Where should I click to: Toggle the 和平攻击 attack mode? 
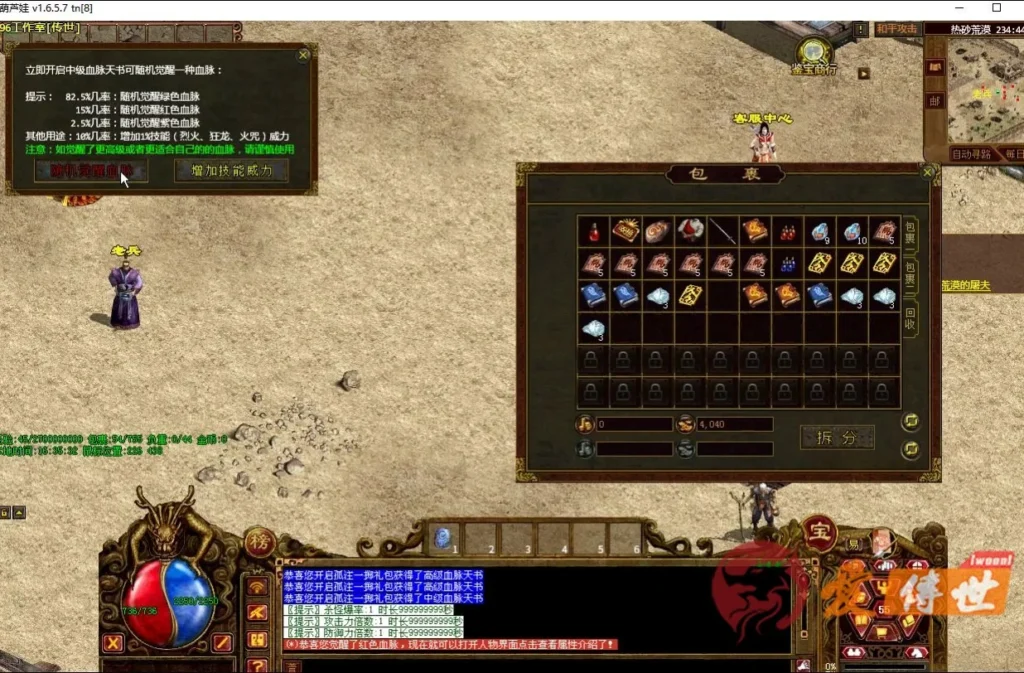tap(896, 29)
